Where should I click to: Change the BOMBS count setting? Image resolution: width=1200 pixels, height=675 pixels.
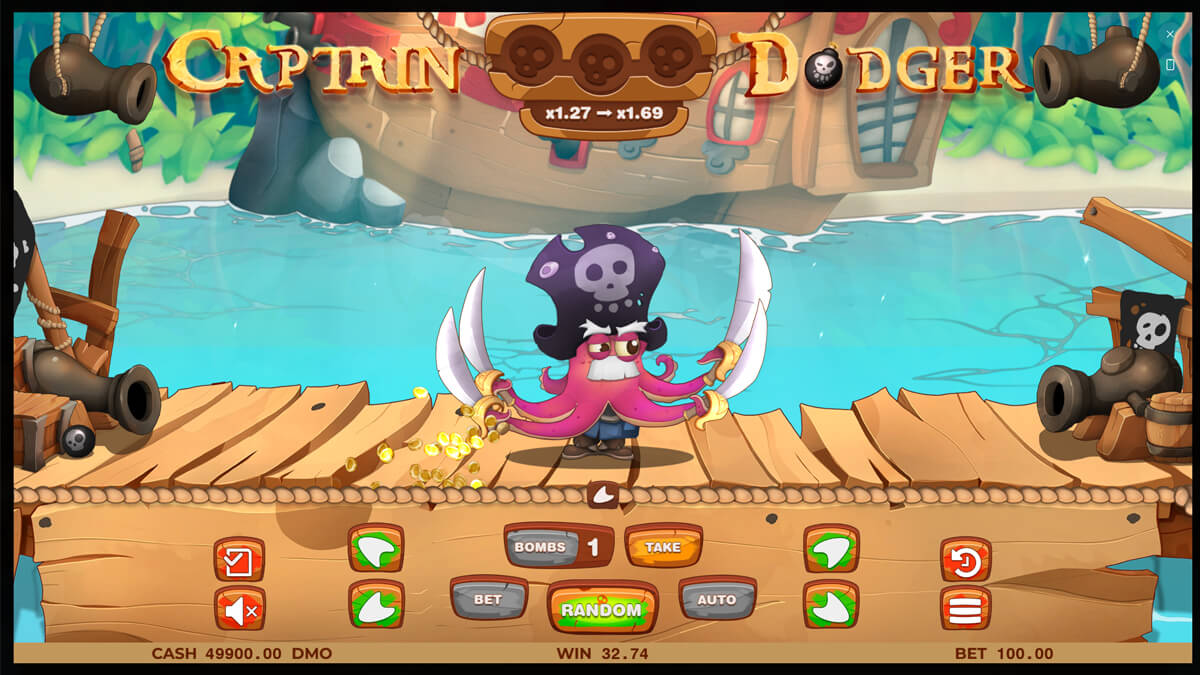pos(558,546)
